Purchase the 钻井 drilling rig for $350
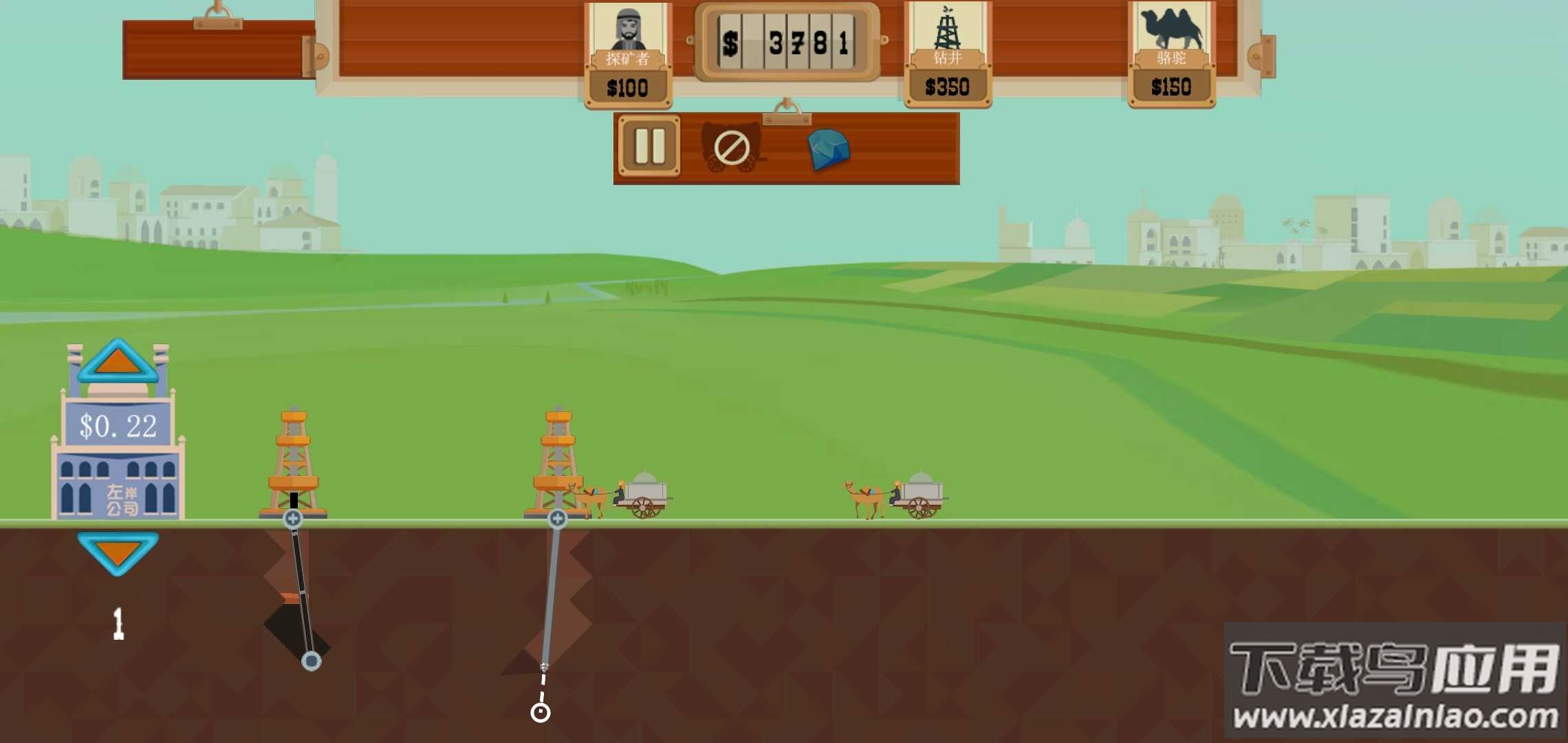Image resolution: width=1568 pixels, height=743 pixels. (x=947, y=55)
